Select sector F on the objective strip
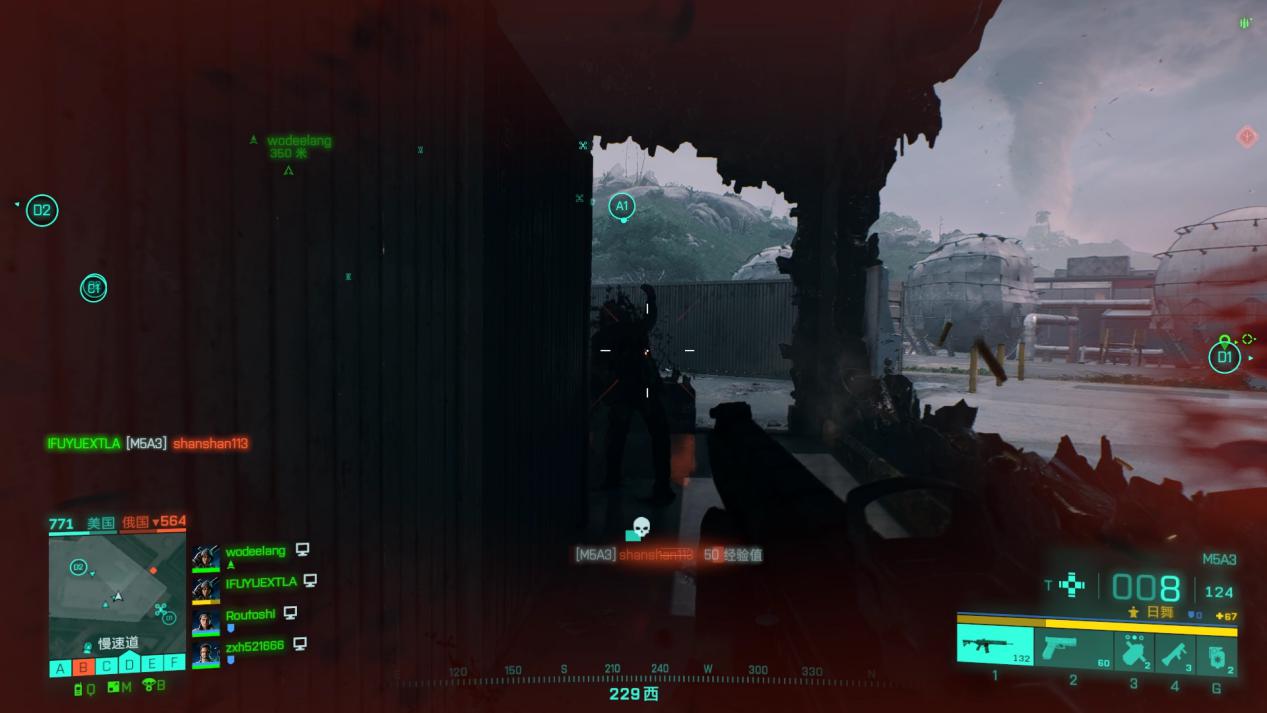The width and height of the screenshot is (1267, 713). pyautogui.click(x=175, y=664)
